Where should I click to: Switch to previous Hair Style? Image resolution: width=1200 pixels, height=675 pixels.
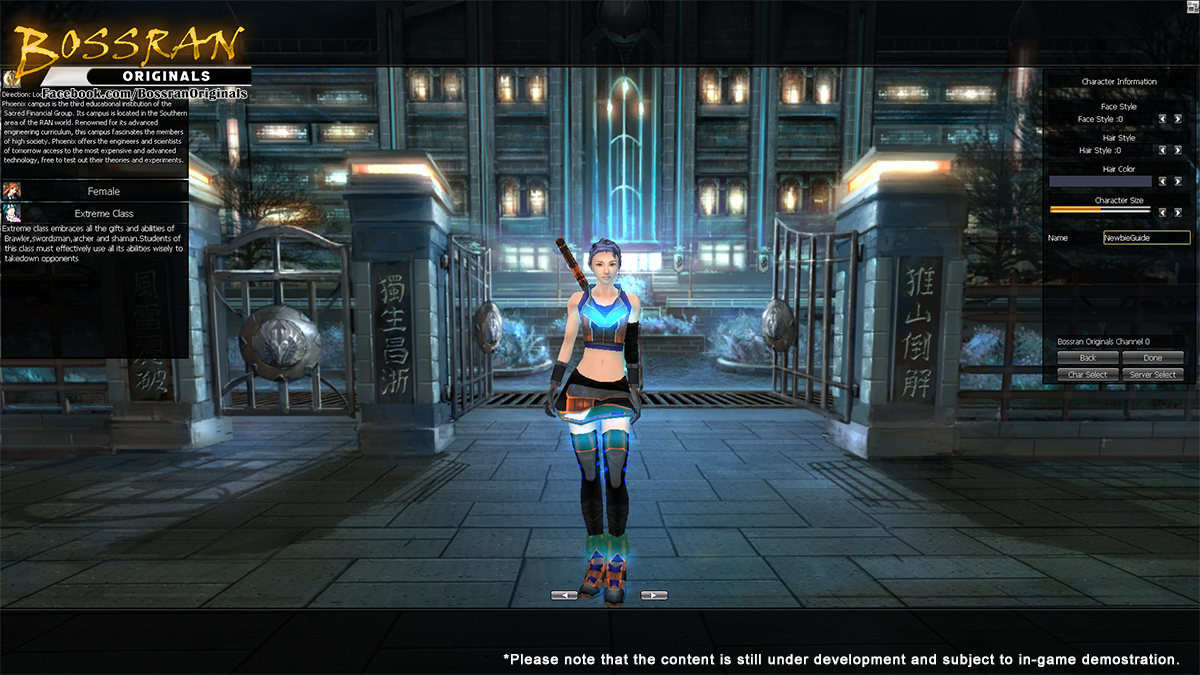coord(1163,150)
